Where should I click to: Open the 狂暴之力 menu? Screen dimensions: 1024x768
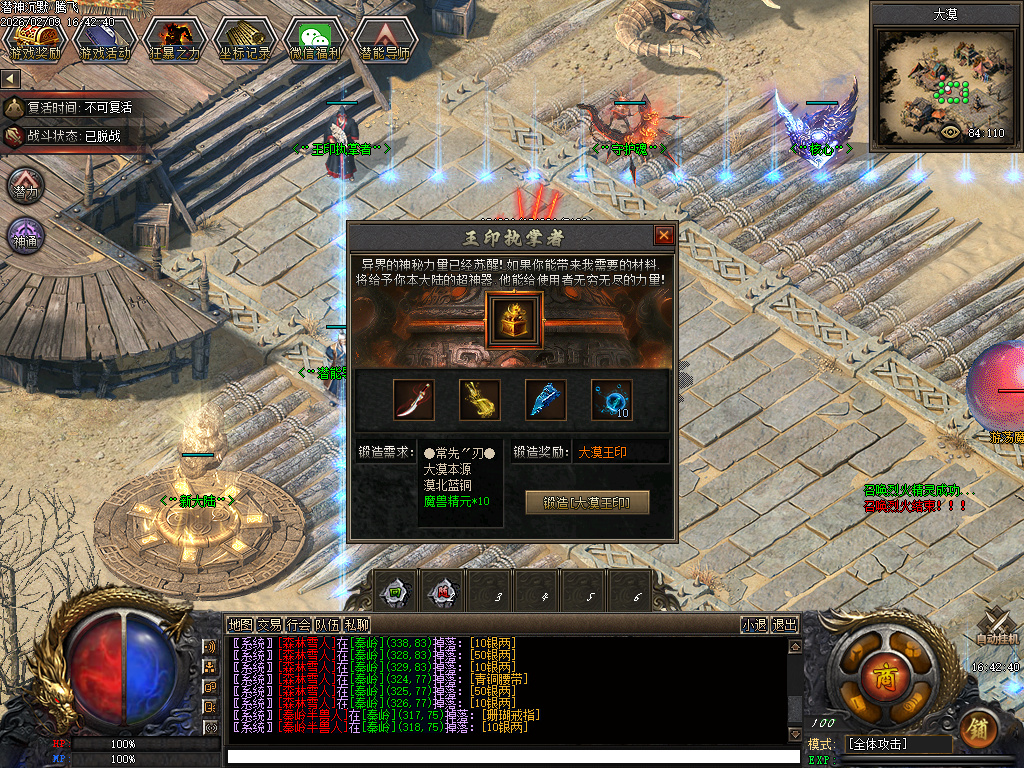(175, 40)
